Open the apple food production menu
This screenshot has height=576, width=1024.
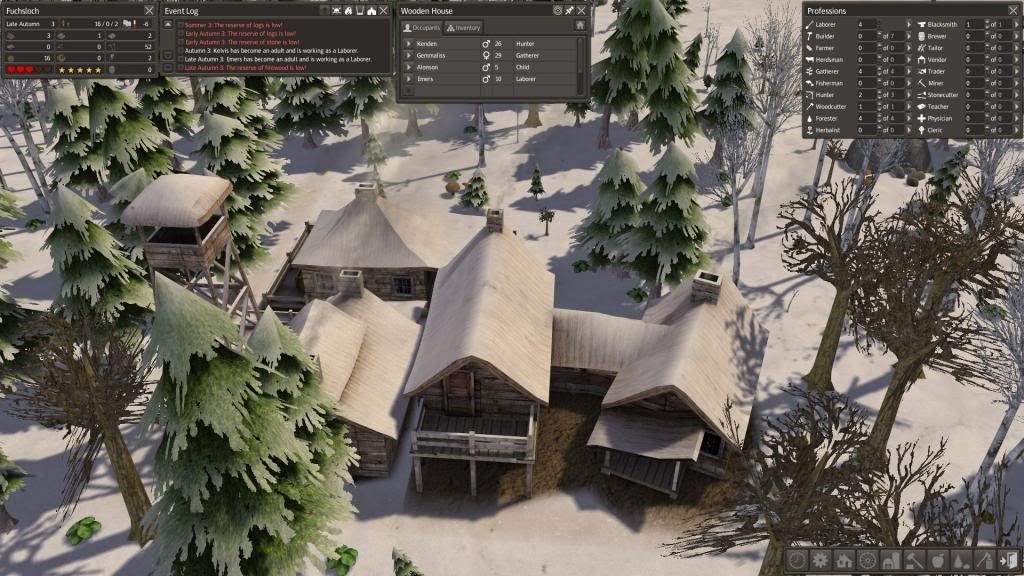point(938,561)
